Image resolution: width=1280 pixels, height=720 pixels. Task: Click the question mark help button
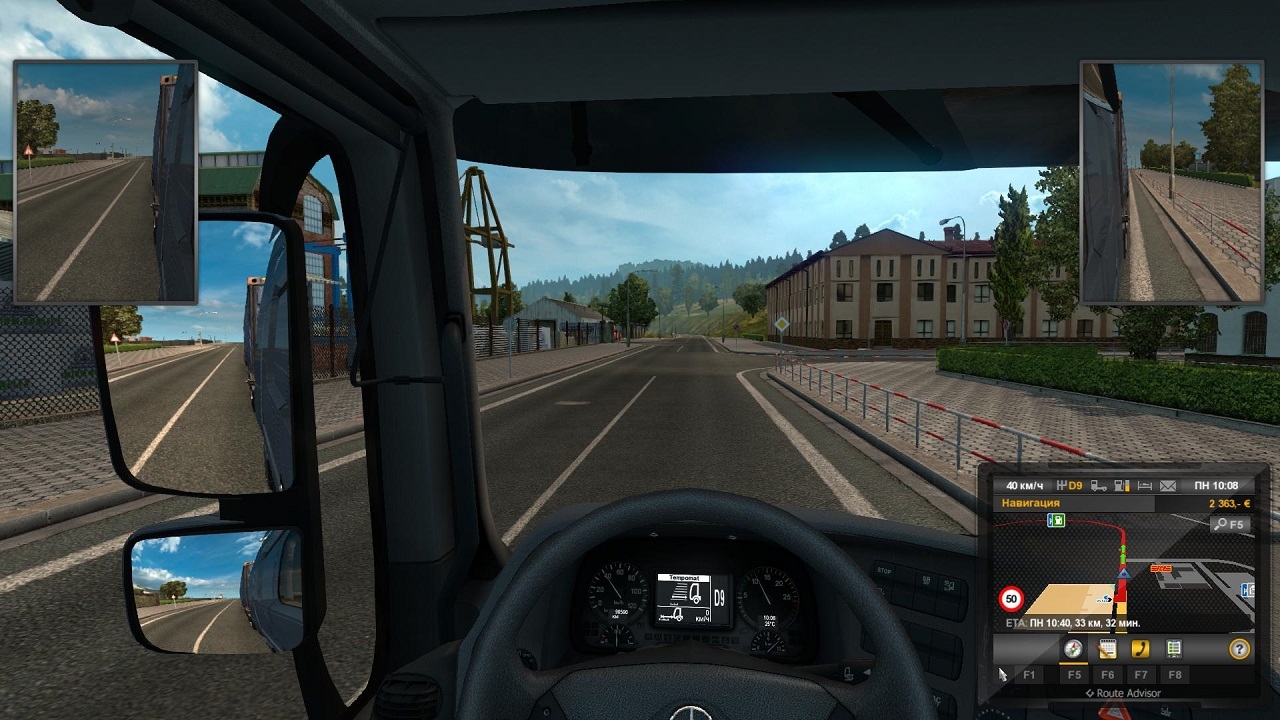1239,649
